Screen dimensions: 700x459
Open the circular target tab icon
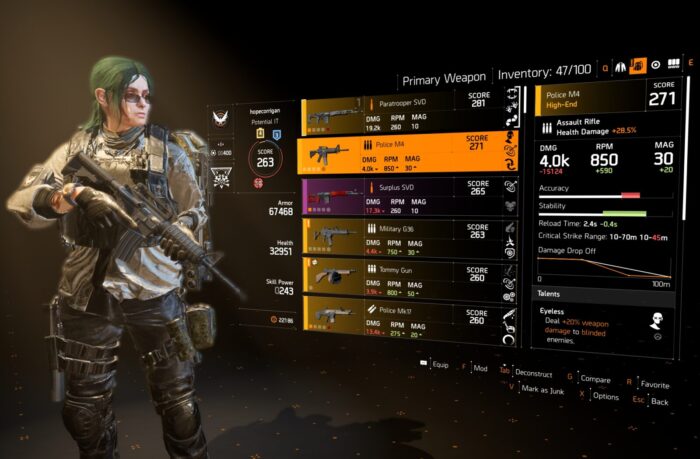655,65
